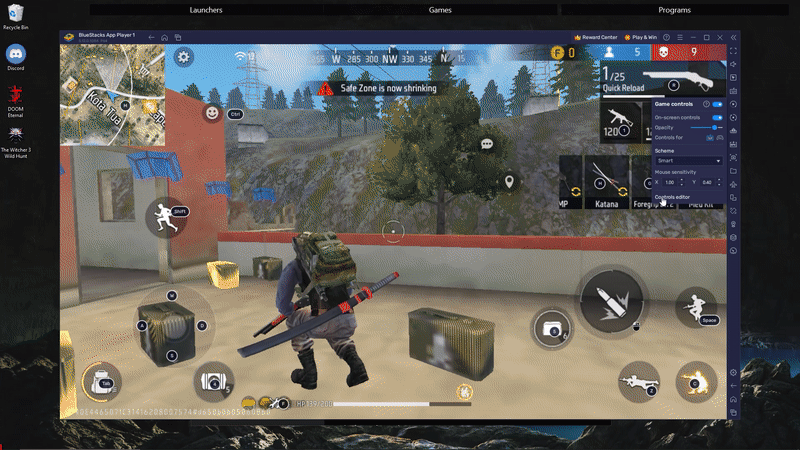Open the game settings gear
The image size is (800, 450).
[x=183, y=57]
